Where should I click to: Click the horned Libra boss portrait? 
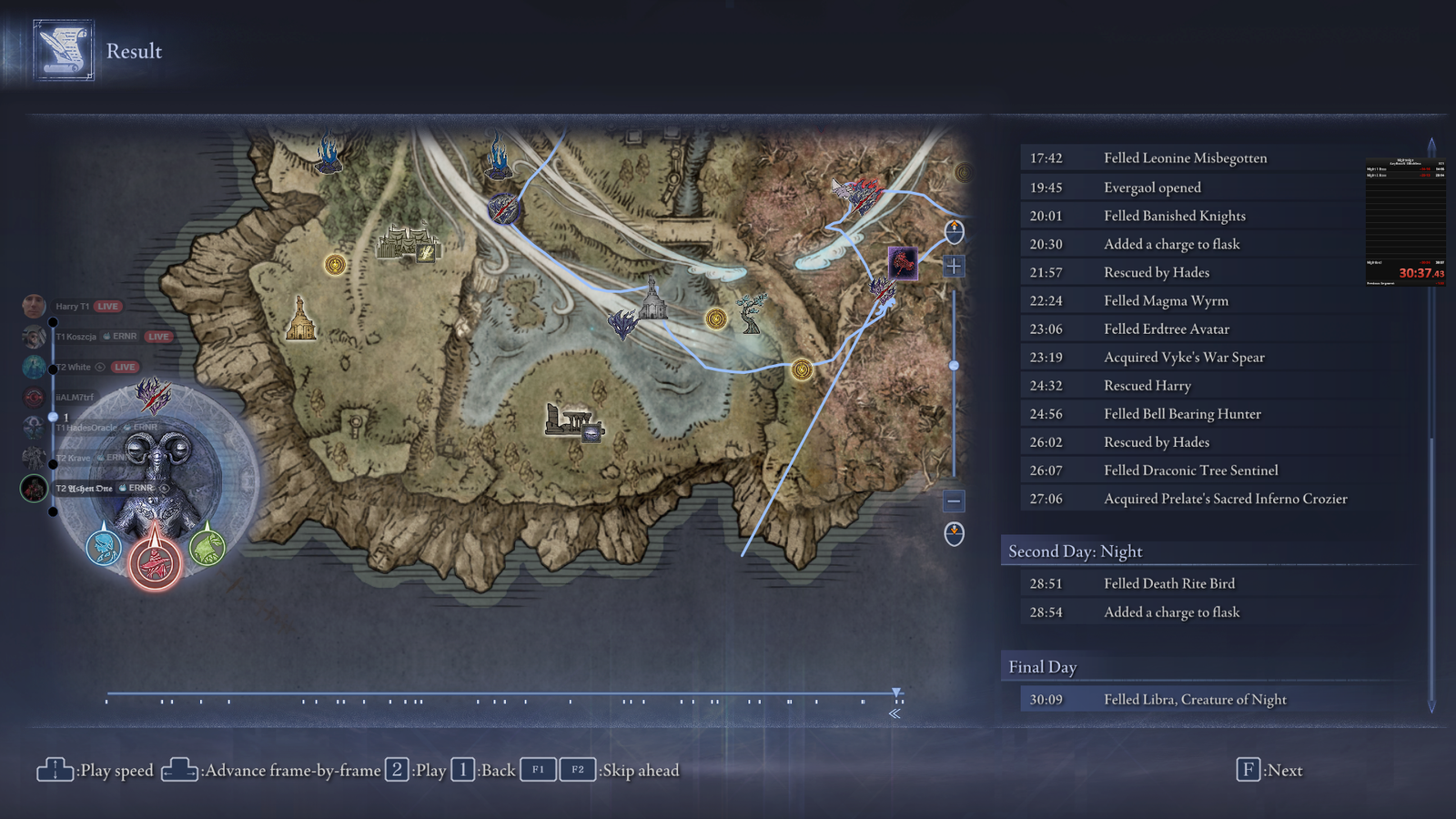coord(157,464)
